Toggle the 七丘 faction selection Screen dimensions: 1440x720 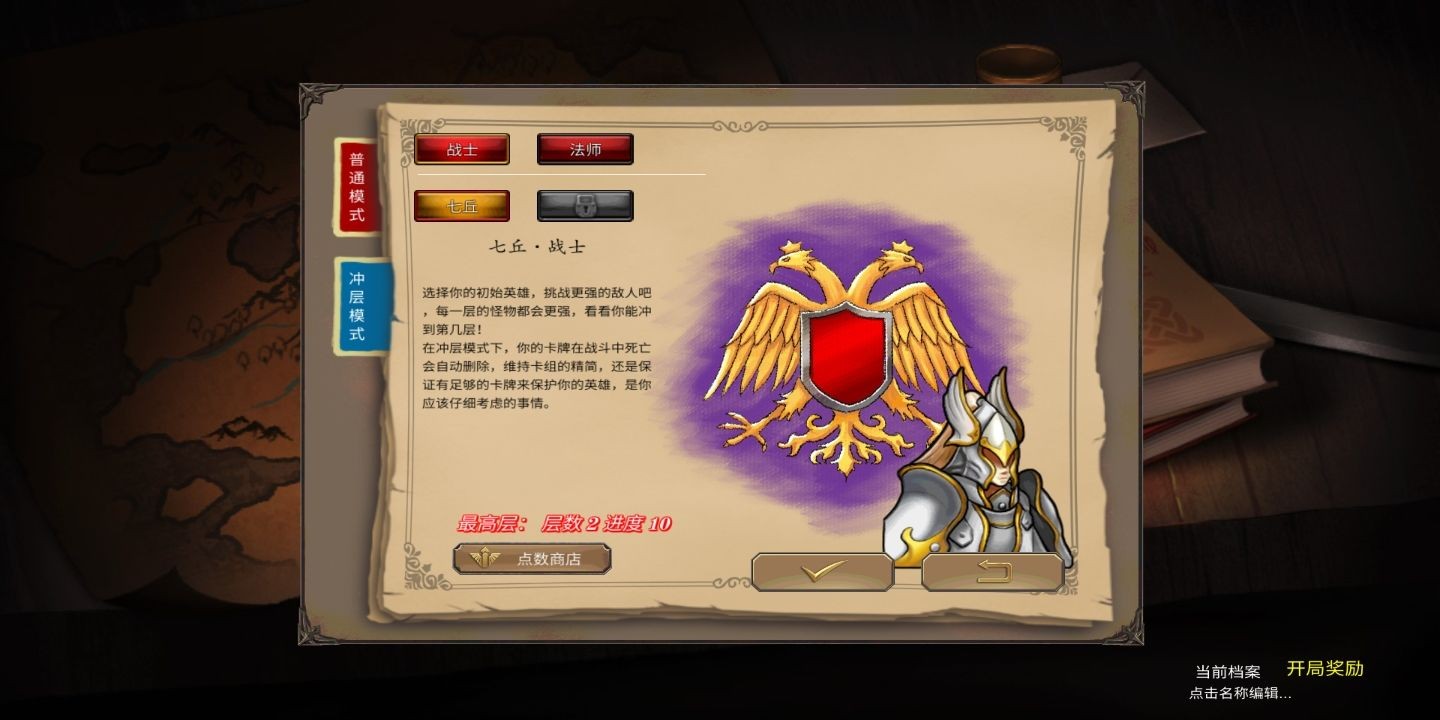point(461,205)
